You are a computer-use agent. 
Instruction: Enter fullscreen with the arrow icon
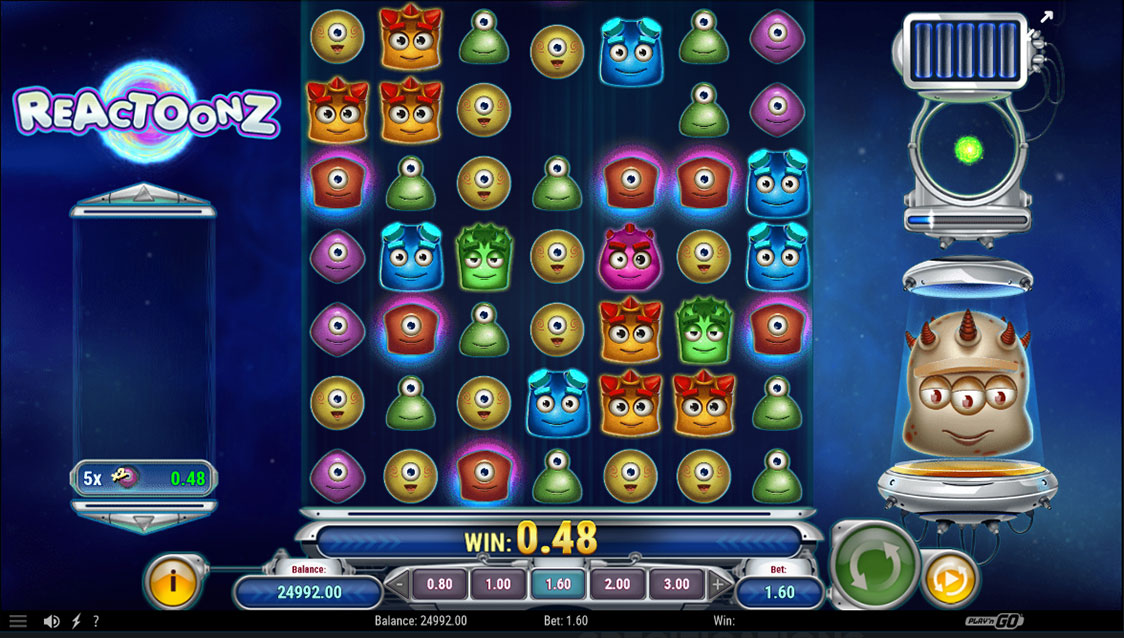(x=1046, y=17)
